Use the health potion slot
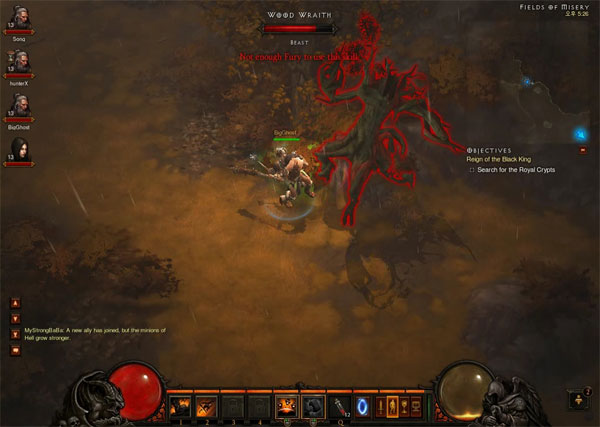This screenshot has width=600, height=427. [x=338, y=406]
